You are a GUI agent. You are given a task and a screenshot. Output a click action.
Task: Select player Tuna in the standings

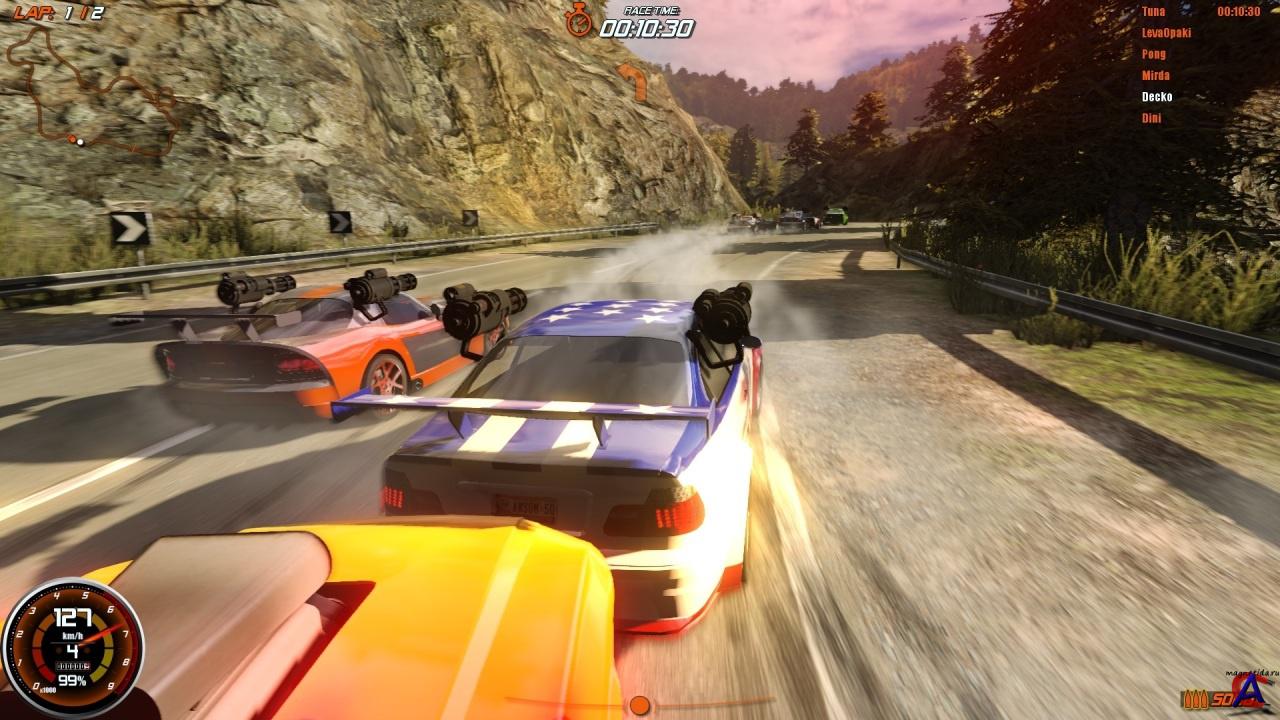point(1153,12)
